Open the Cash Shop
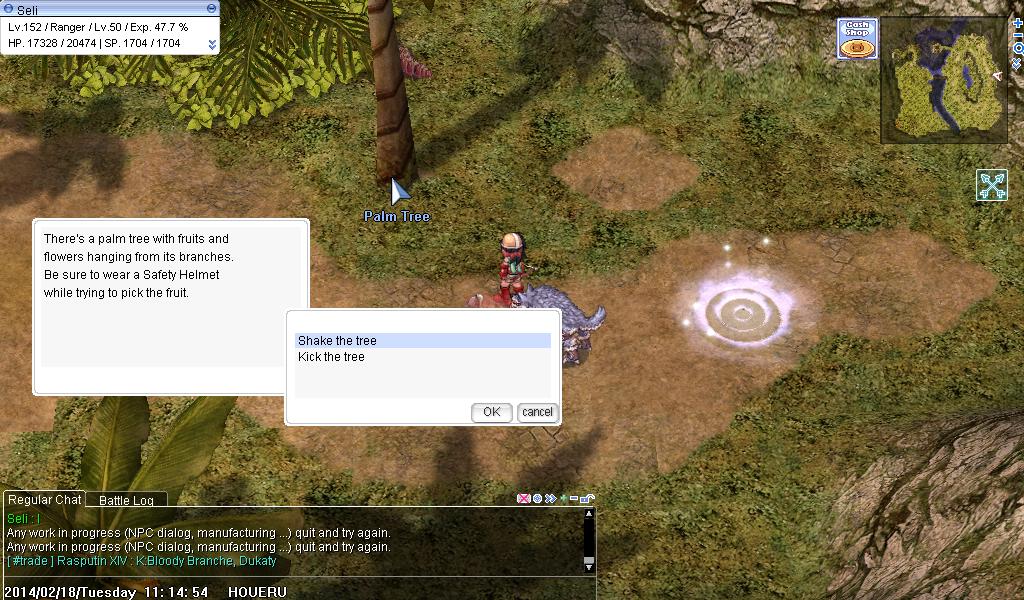This screenshot has height=600, width=1024. [857, 40]
